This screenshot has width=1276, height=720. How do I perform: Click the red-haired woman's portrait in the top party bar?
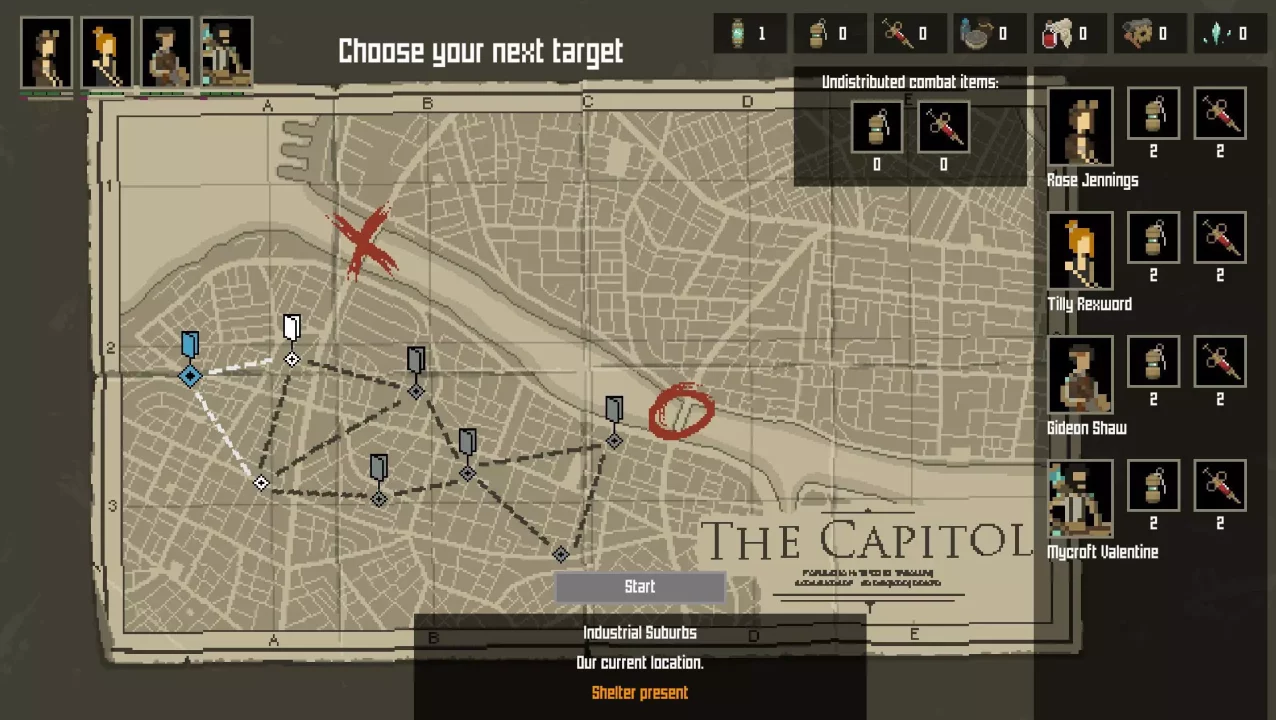(107, 54)
